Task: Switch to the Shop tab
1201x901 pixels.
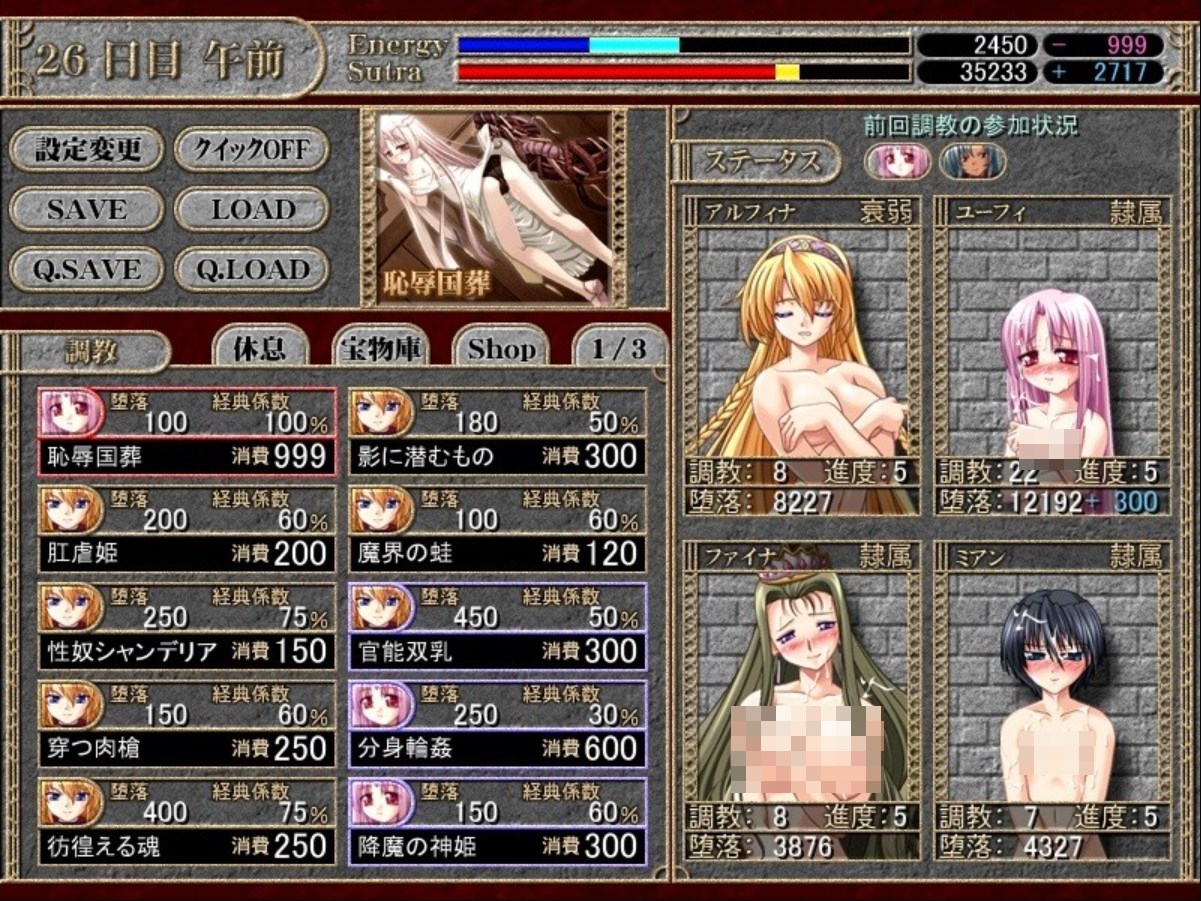Action: 501,349
